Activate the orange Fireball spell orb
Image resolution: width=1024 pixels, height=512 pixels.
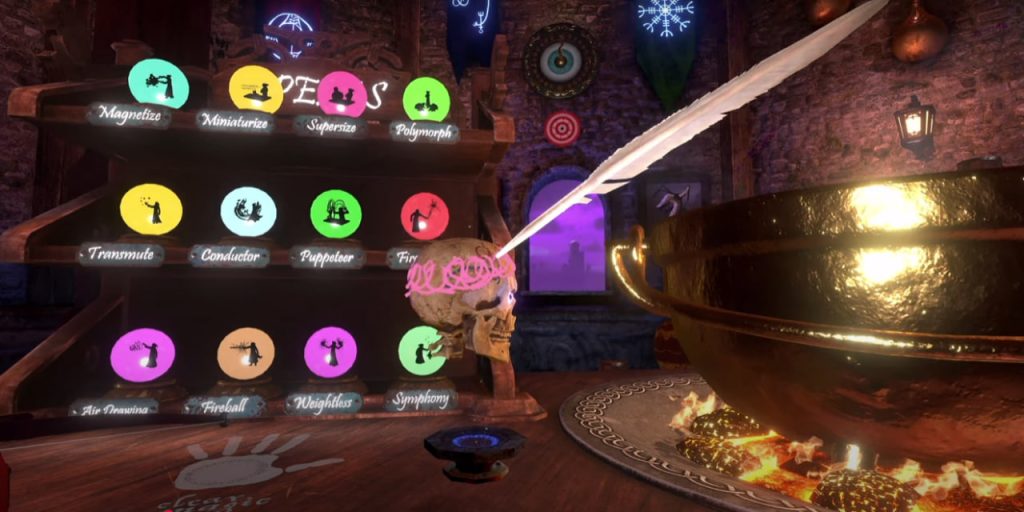245,353
